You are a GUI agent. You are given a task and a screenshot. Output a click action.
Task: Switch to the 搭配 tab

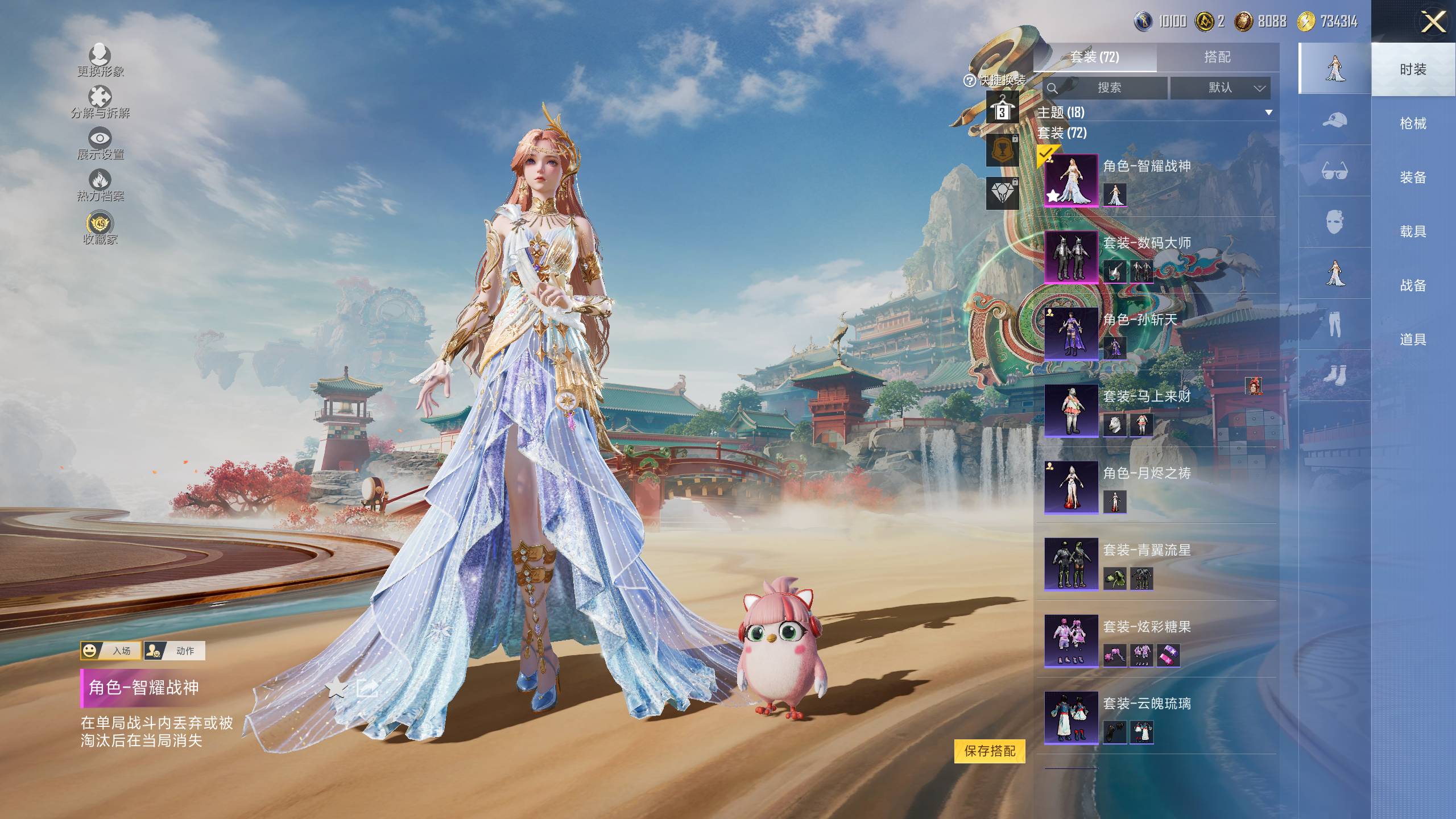coord(1217,57)
